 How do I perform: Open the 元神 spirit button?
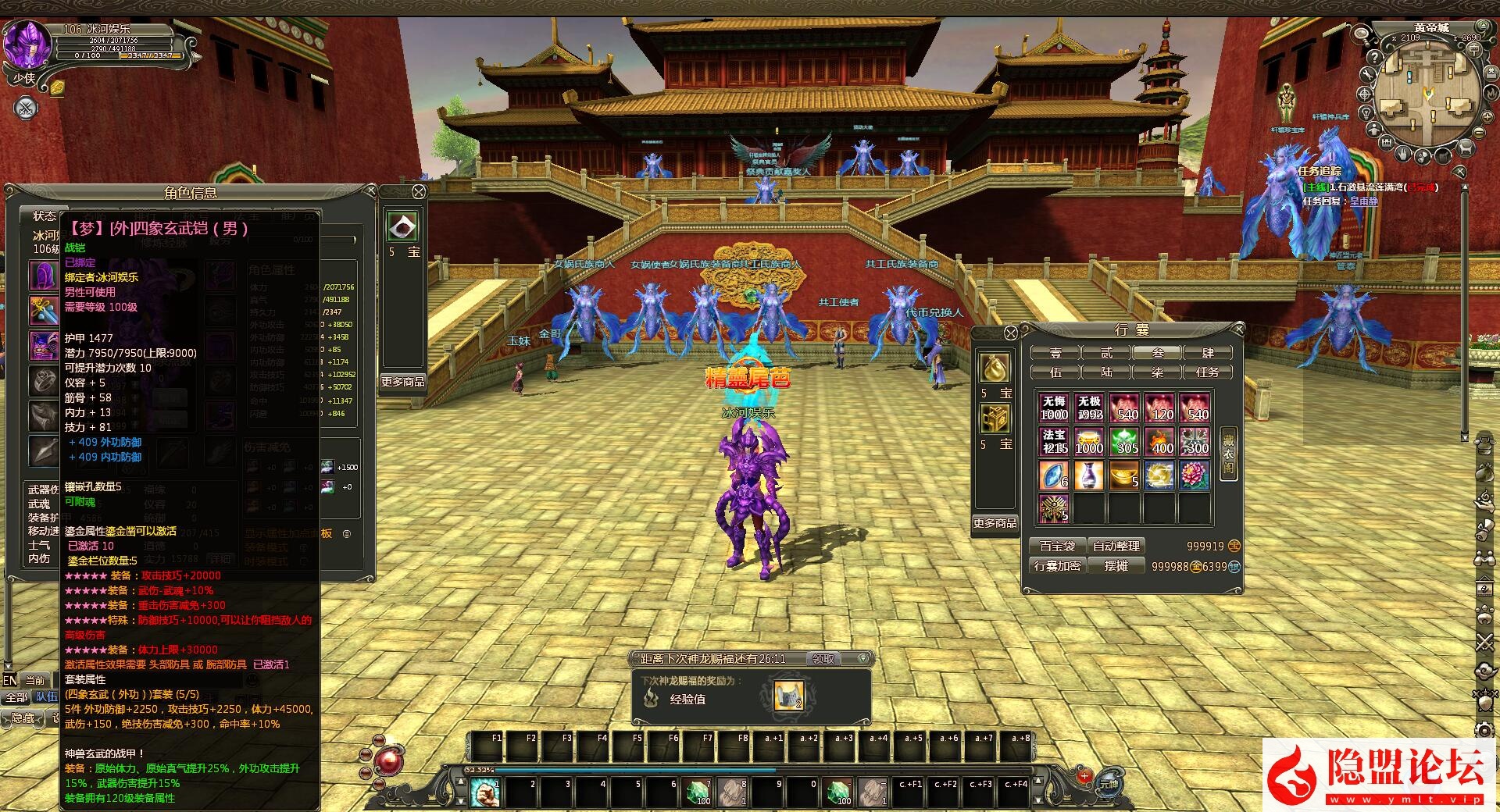[x=1109, y=782]
